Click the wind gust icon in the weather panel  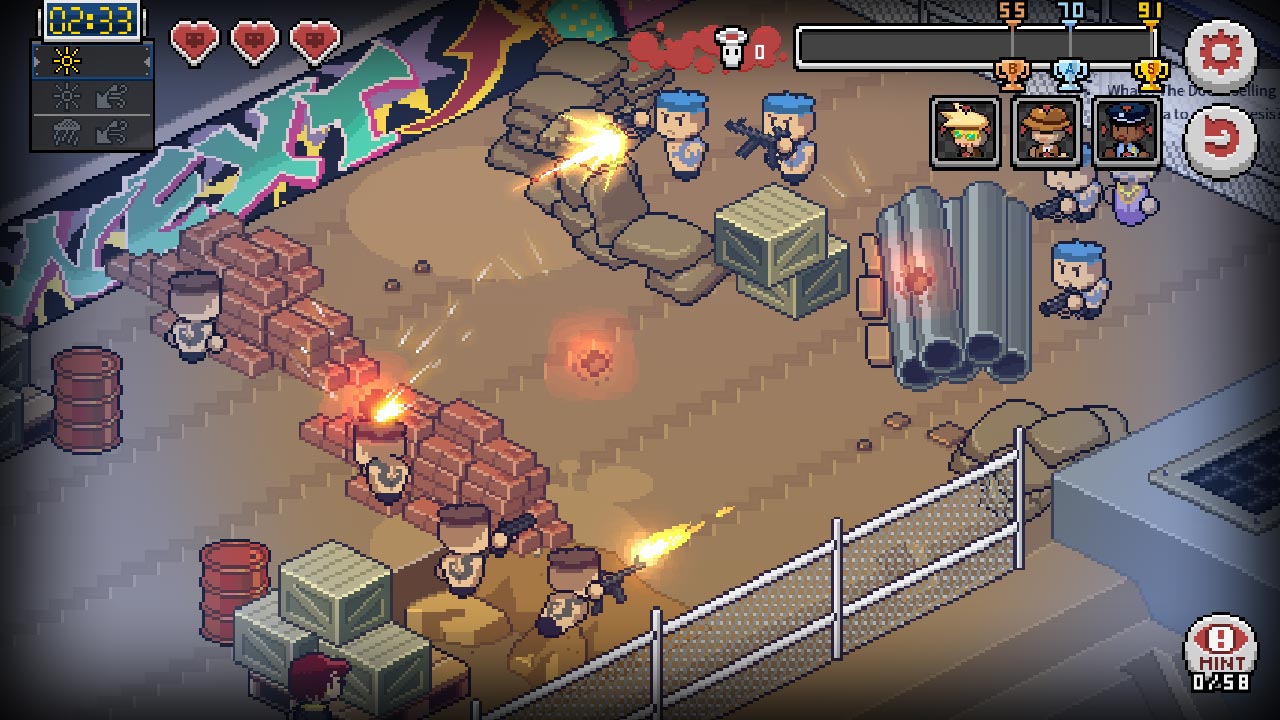(x=113, y=96)
